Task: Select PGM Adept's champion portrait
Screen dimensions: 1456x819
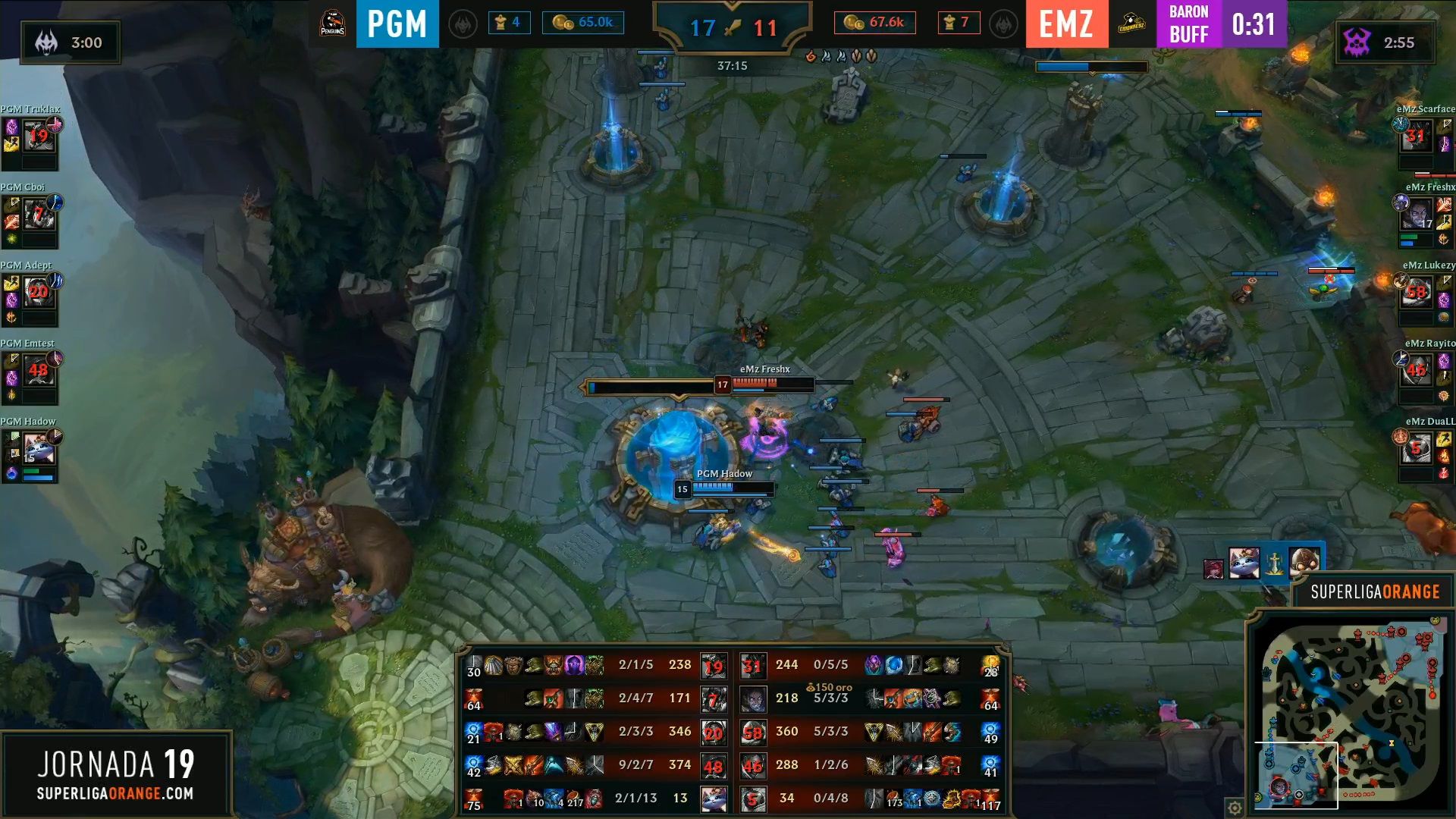Action: [x=39, y=293]
